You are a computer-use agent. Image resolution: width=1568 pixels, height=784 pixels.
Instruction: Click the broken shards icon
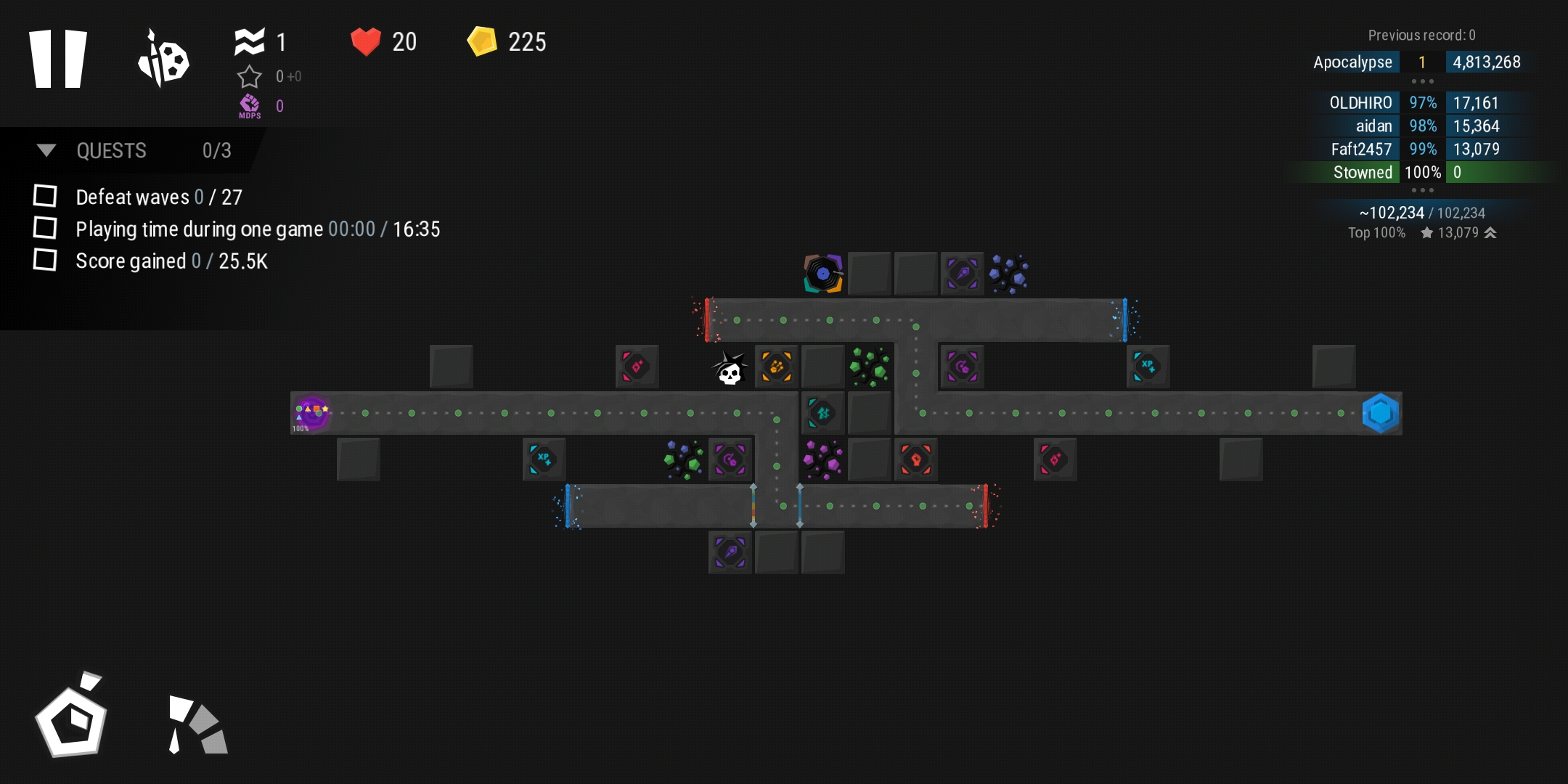click(x=197, y=724)
